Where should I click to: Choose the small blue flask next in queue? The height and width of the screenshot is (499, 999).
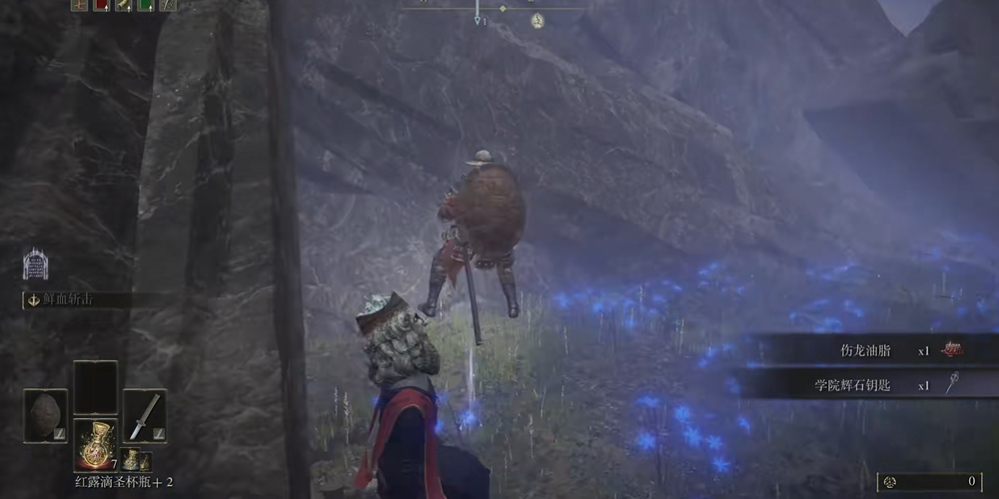[x=131, y=460]
